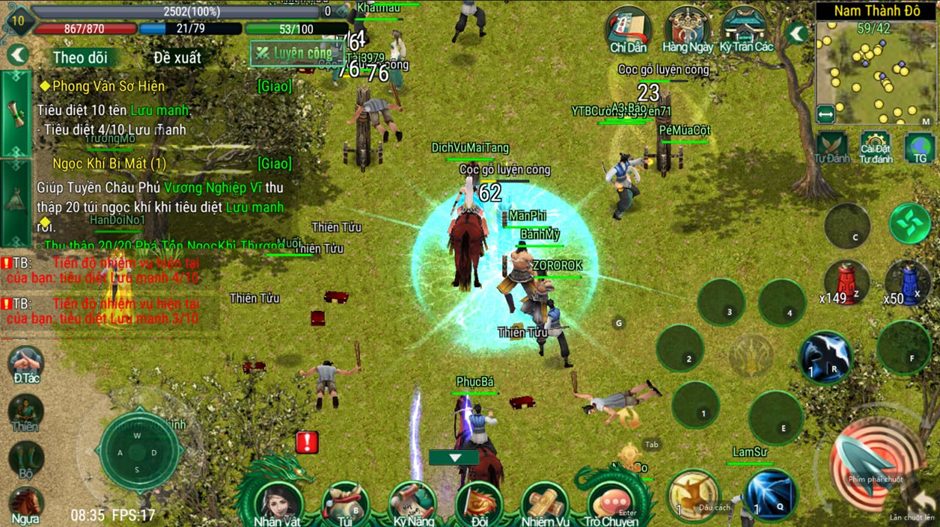Toggle the Luyện công button
This screenshot has width=940, height=527.
[294, 52]
